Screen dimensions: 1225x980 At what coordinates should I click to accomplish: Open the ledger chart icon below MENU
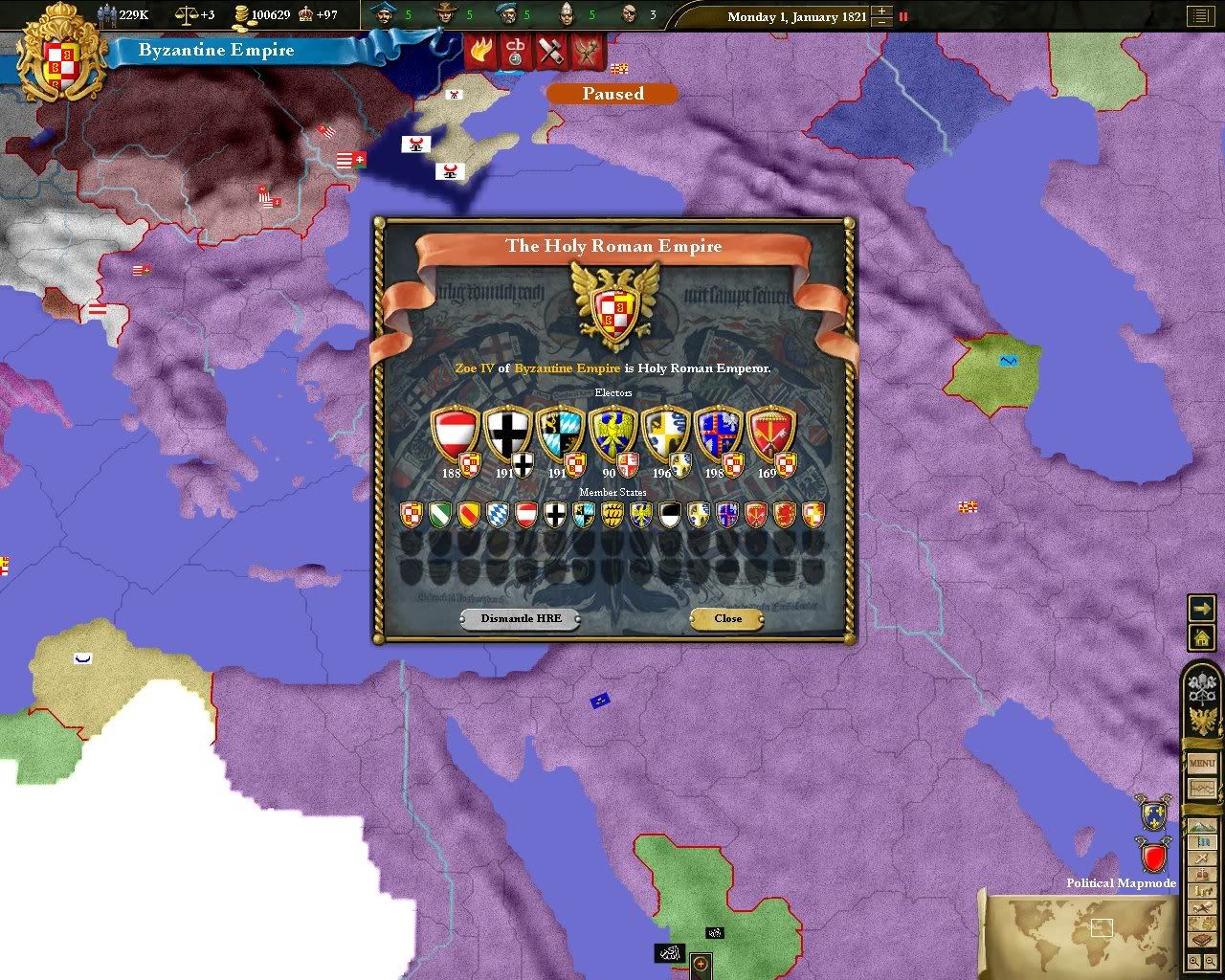pyautogui.click(x=1201, y=790)
